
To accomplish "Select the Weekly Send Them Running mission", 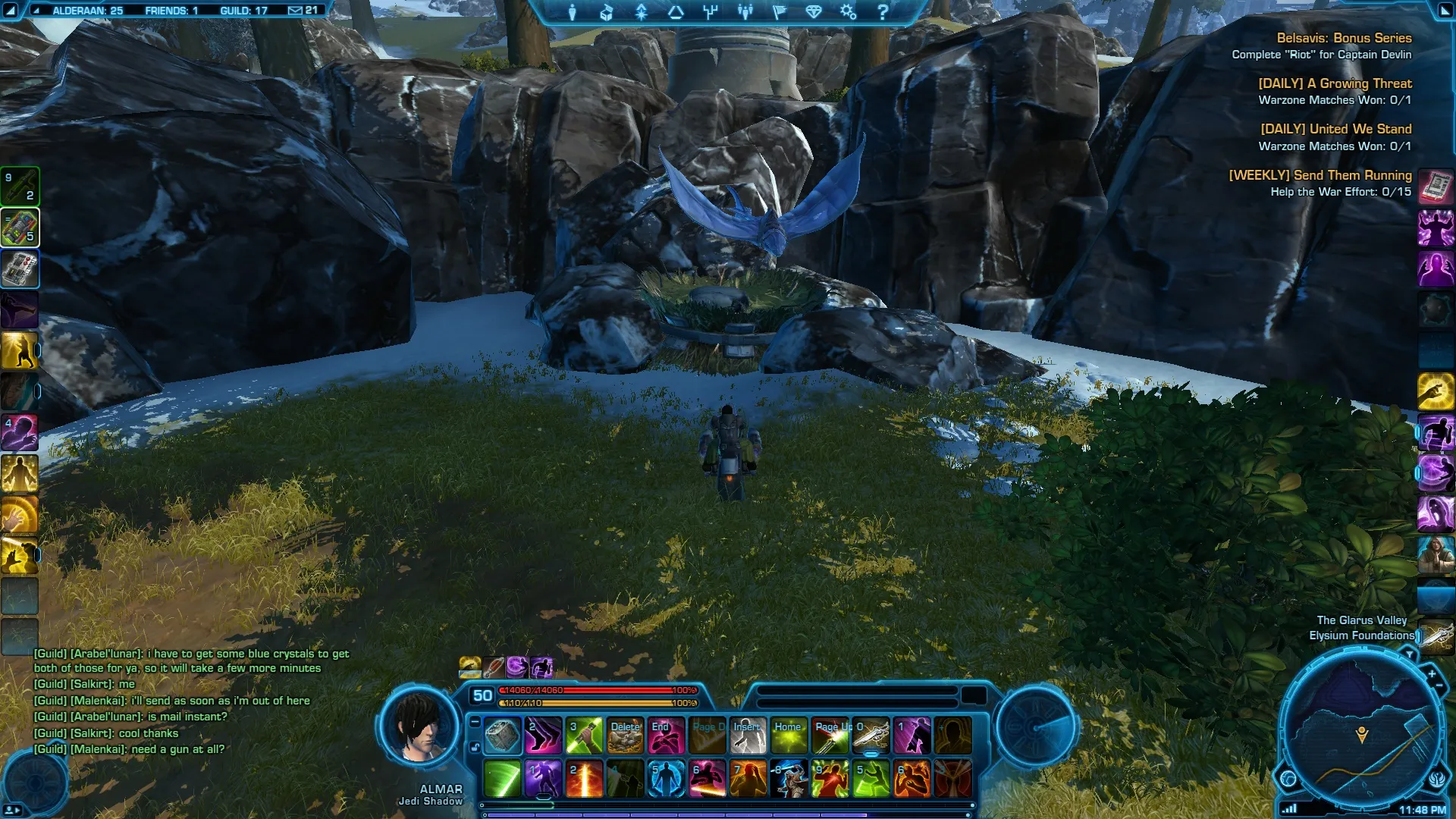I will point(1319,175).
